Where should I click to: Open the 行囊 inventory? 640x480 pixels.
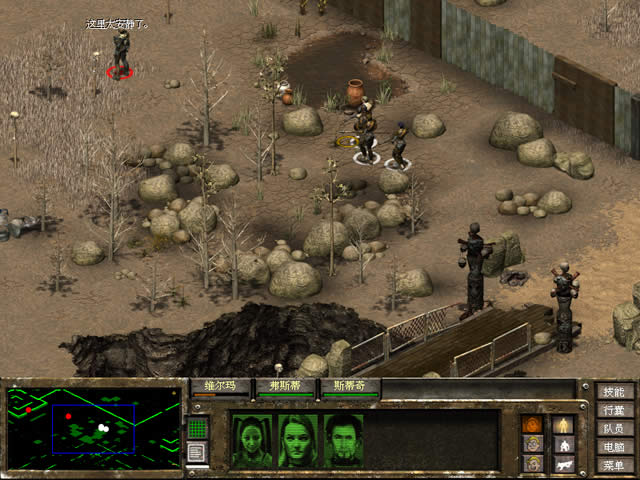click(x=614, y=410)
